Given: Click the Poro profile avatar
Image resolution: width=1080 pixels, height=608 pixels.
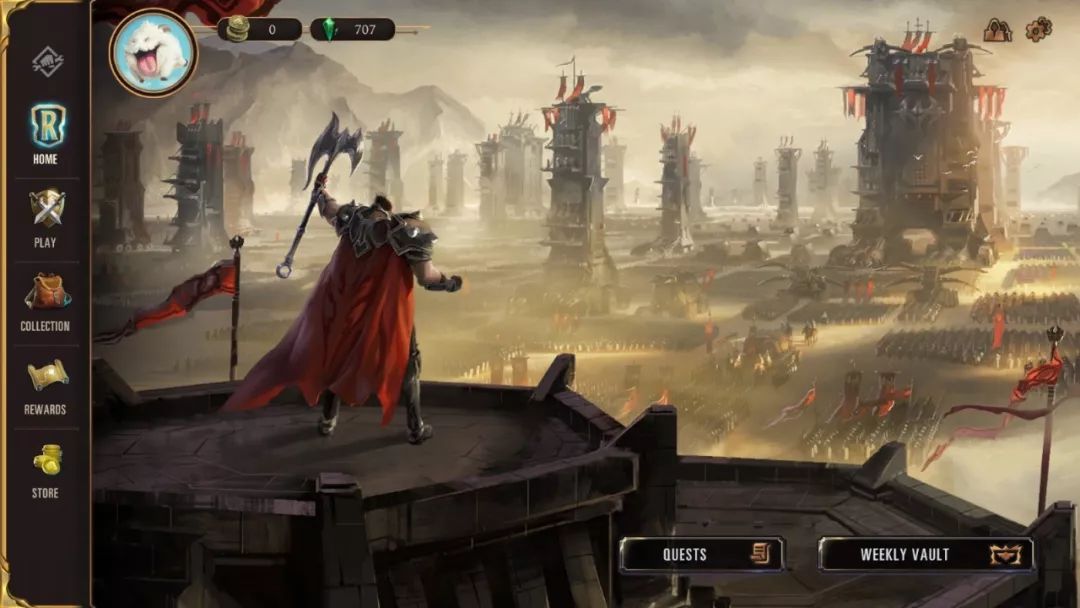Looking at the screenshot, I should pyautogui.click(x=153, y=52).
